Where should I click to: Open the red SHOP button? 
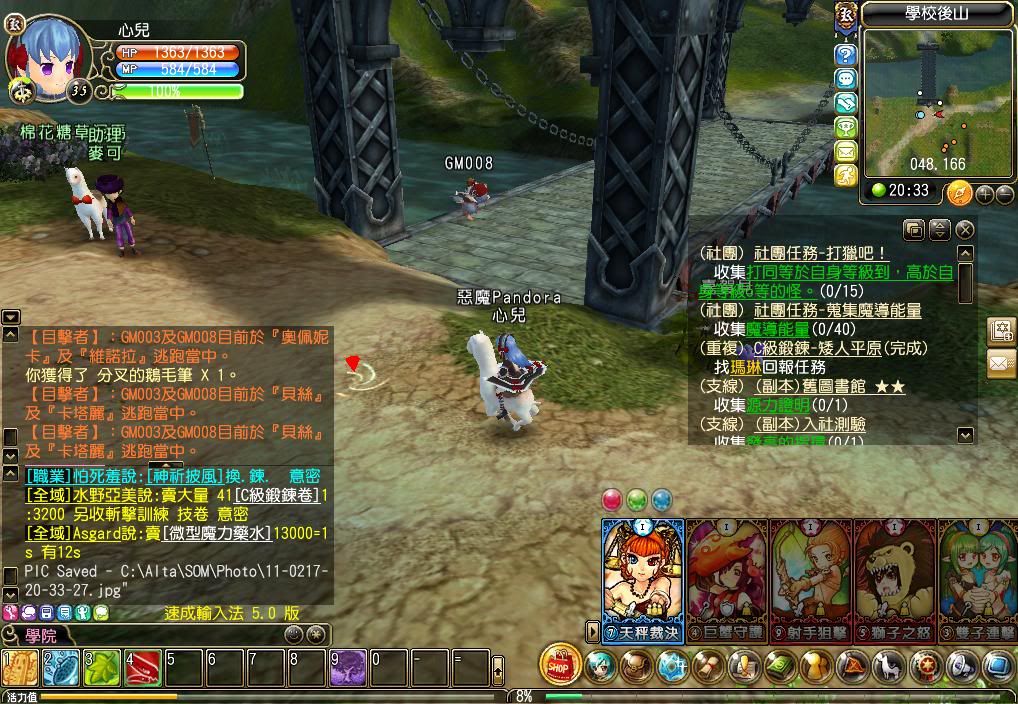point(560,664)
